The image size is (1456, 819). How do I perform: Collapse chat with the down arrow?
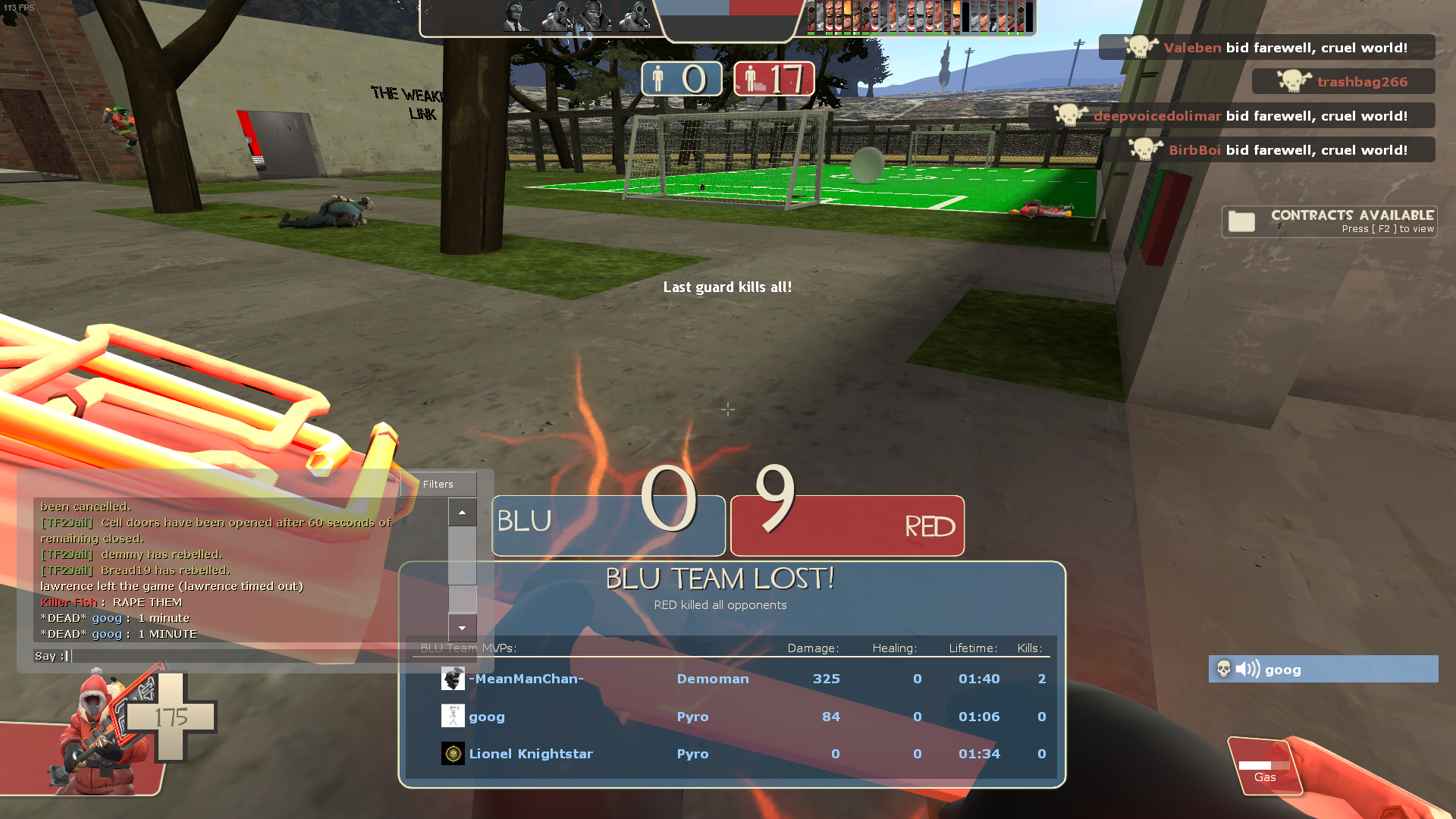pos(463,628)
